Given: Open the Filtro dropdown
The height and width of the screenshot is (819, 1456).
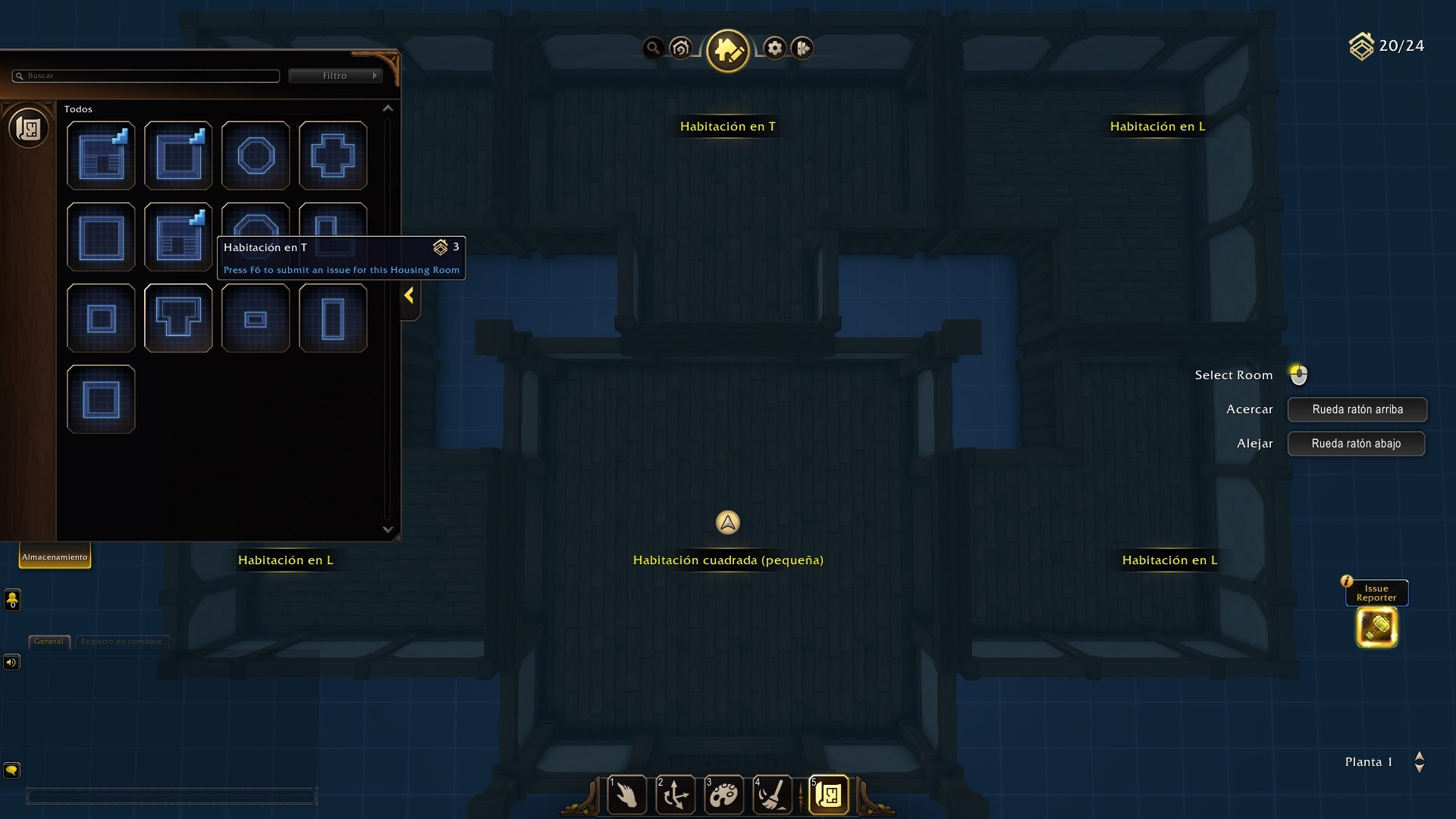Looking at the screenshot, I should (x=334, y=76).
